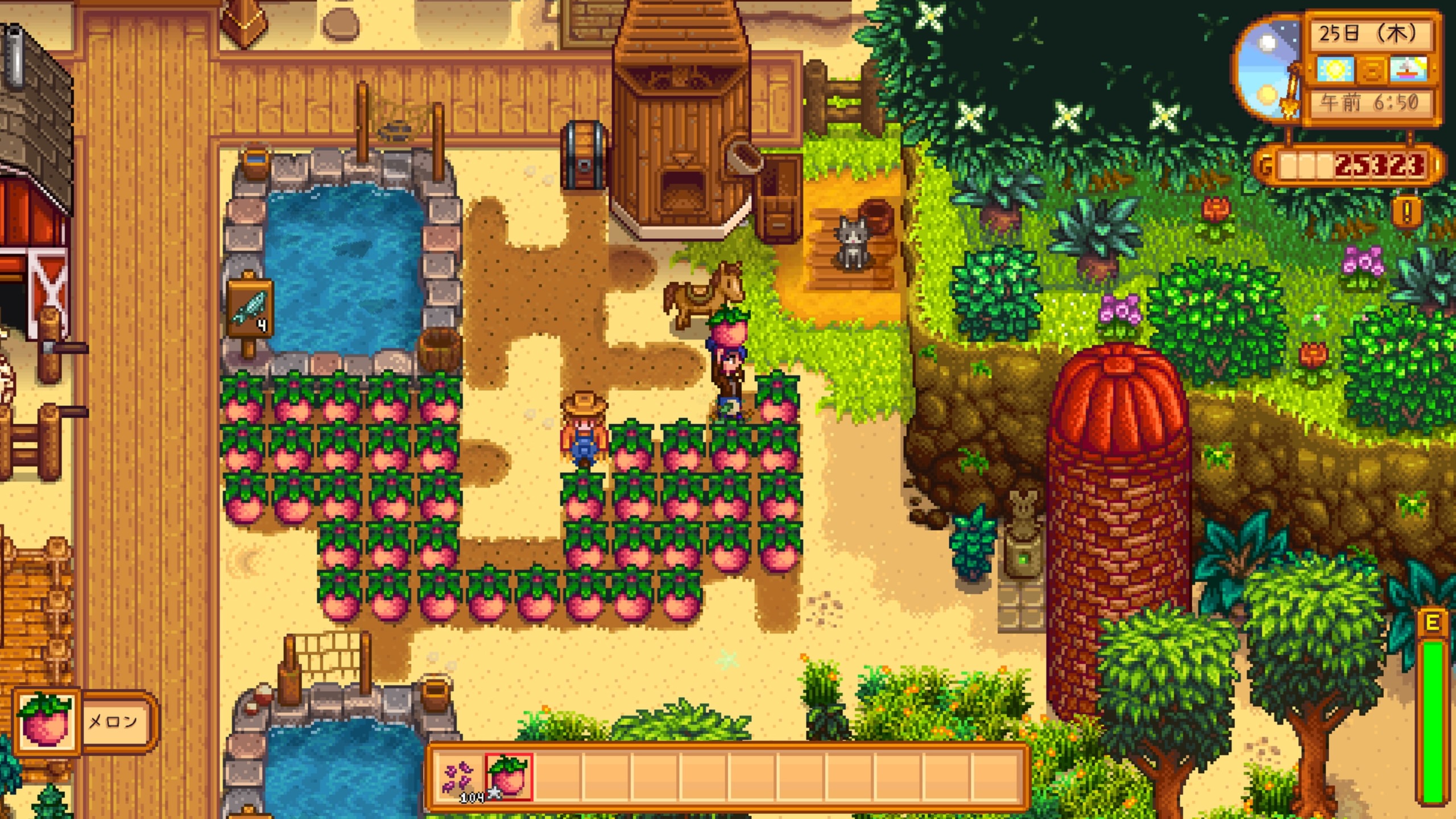Viewport: 1456px width, 819px height.
Task: Select the silver-star melon hotbar slot
Action: tap(508, 777)
